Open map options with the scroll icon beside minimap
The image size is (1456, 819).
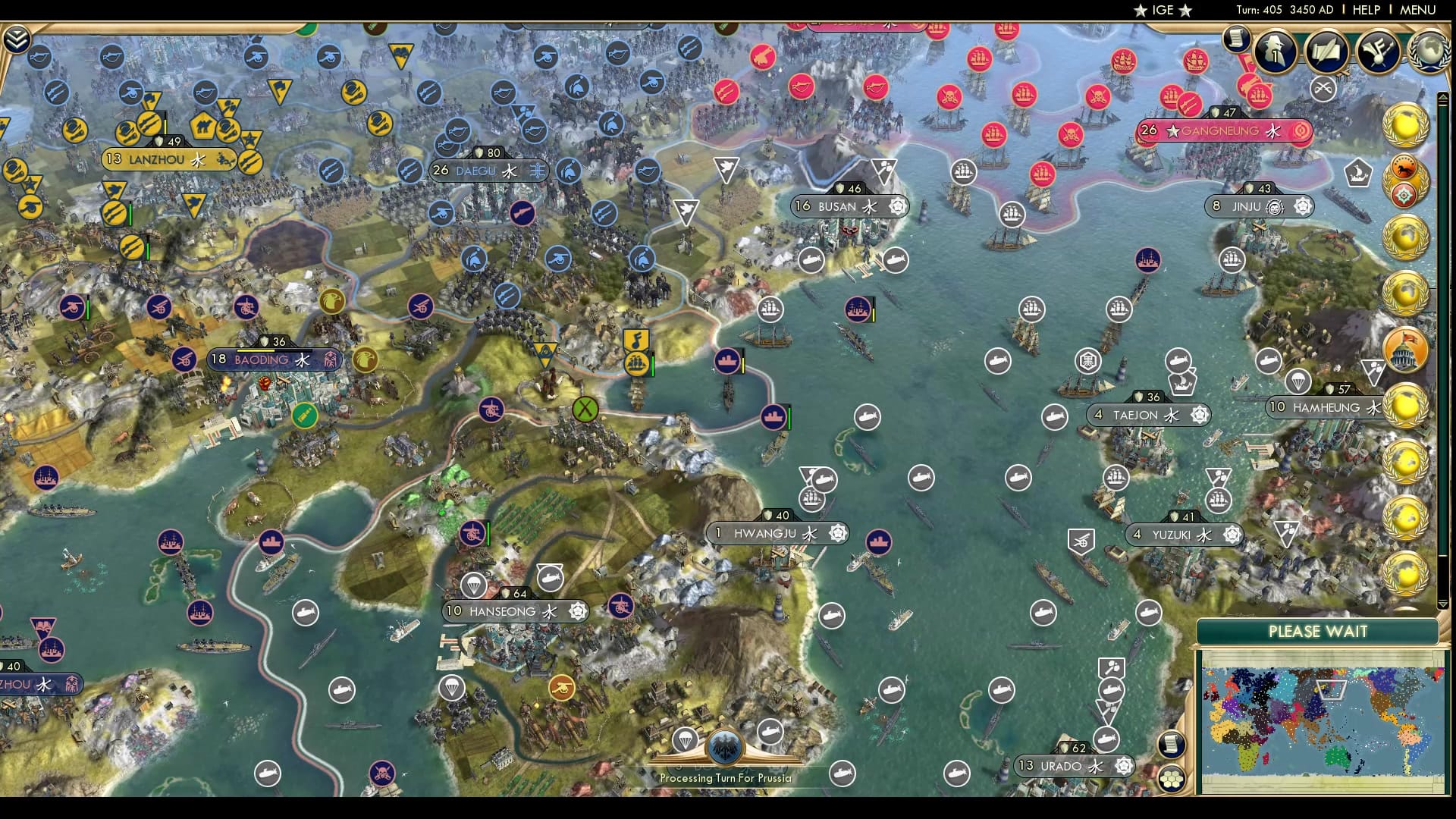tap(1171, 745)
